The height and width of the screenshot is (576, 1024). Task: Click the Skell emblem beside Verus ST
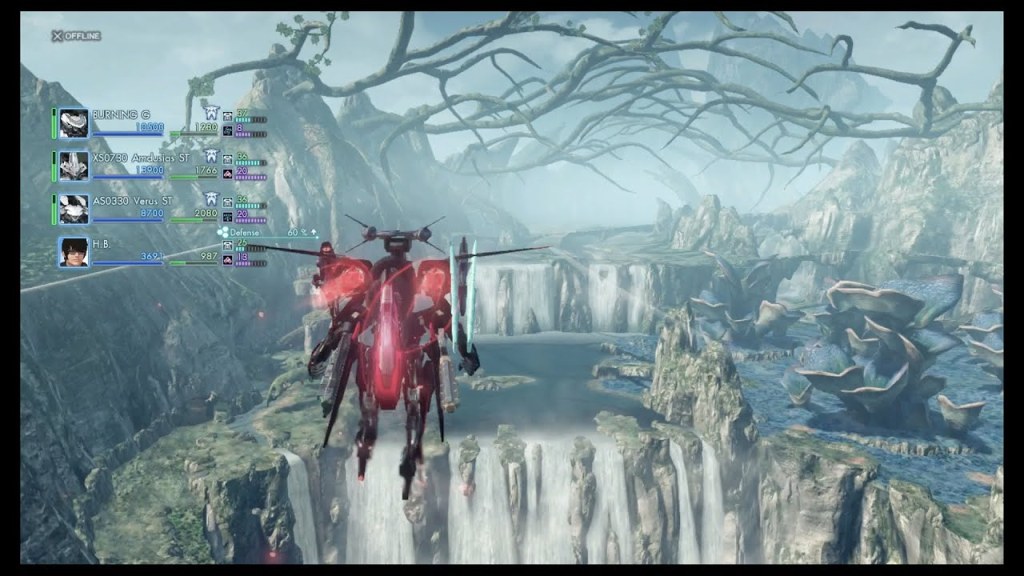point(212,200)
